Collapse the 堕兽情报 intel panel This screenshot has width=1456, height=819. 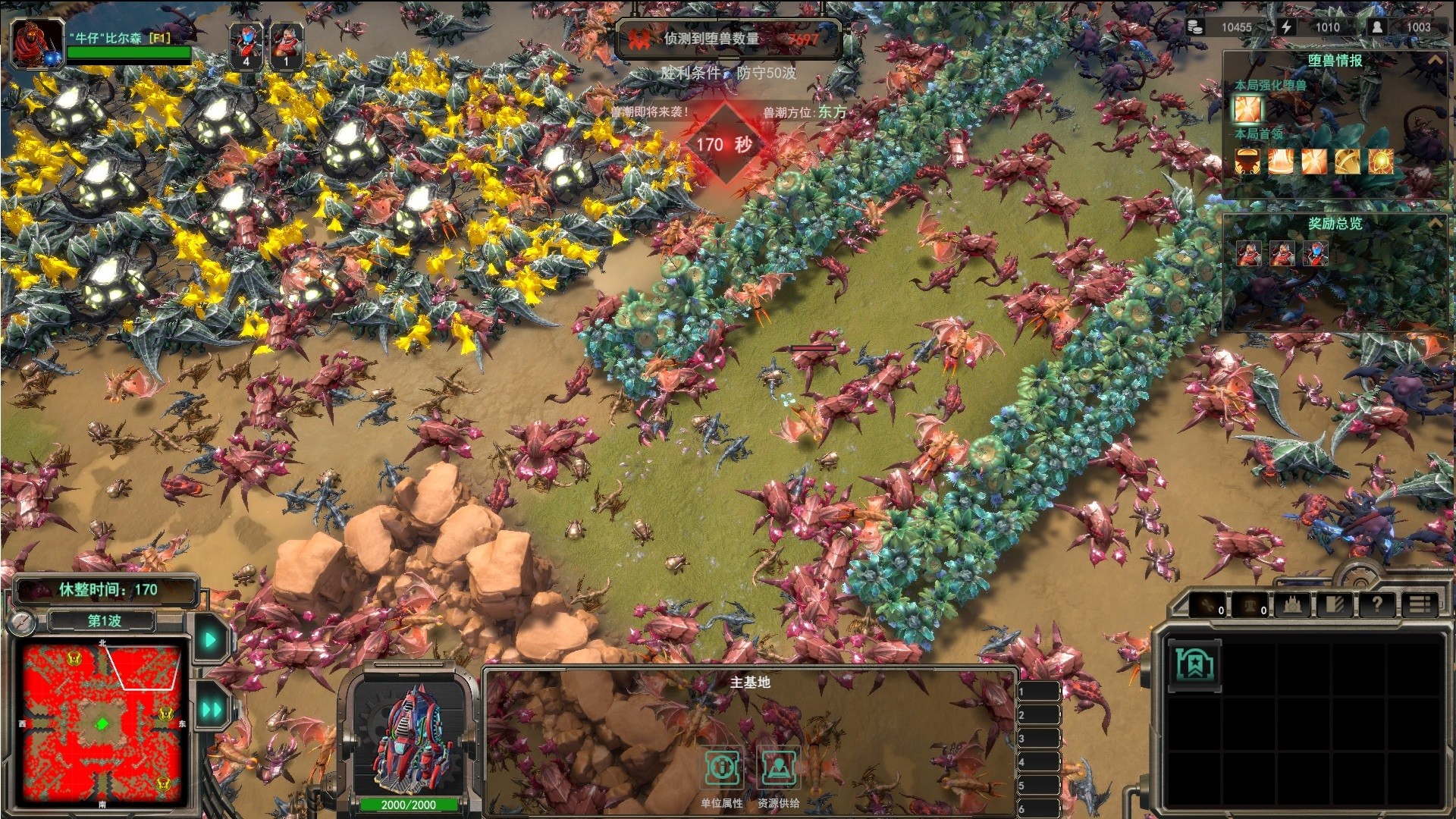coord(1435,60)
